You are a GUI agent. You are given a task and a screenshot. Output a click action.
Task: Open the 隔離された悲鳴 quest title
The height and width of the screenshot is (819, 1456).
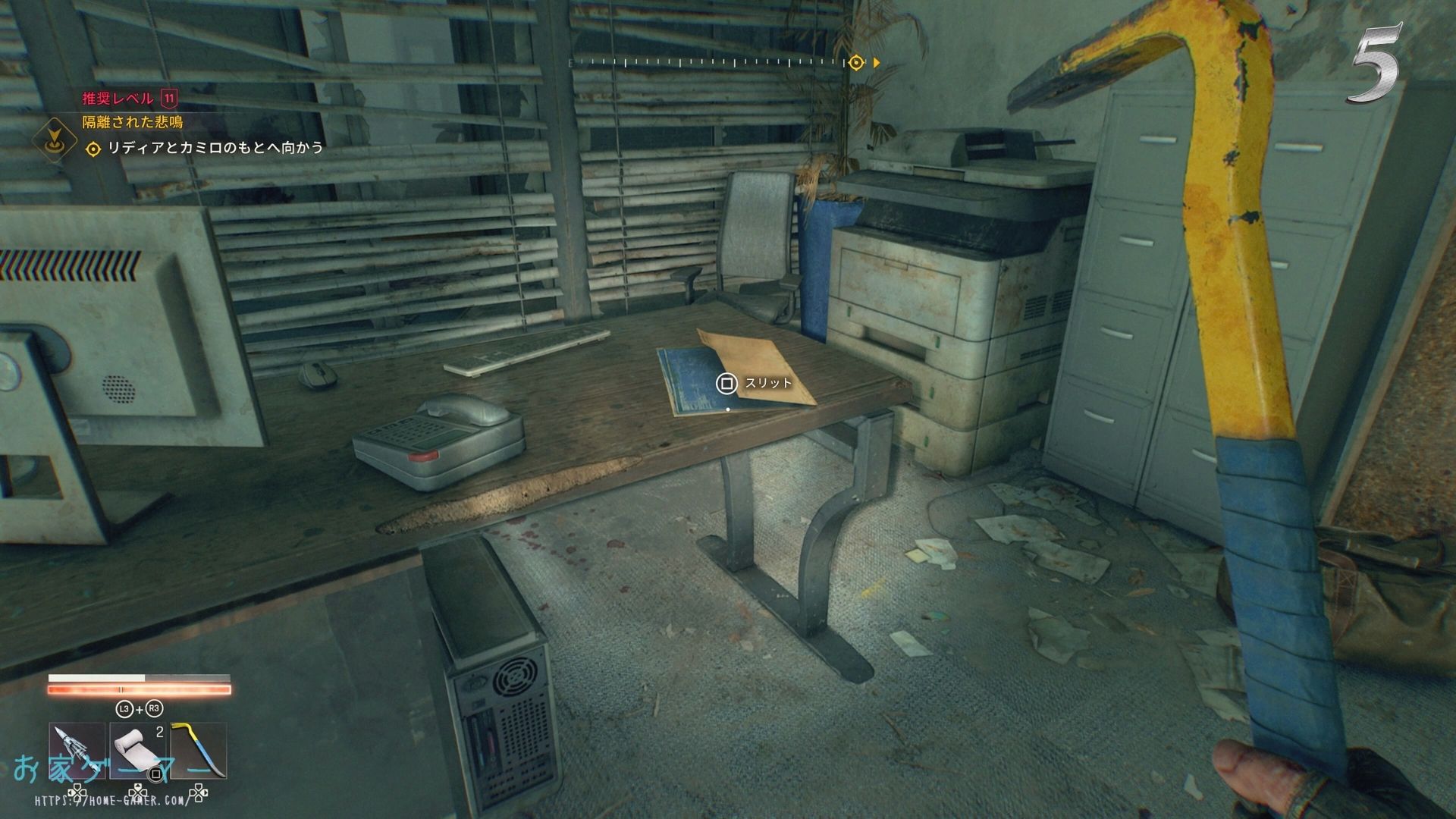132,122
